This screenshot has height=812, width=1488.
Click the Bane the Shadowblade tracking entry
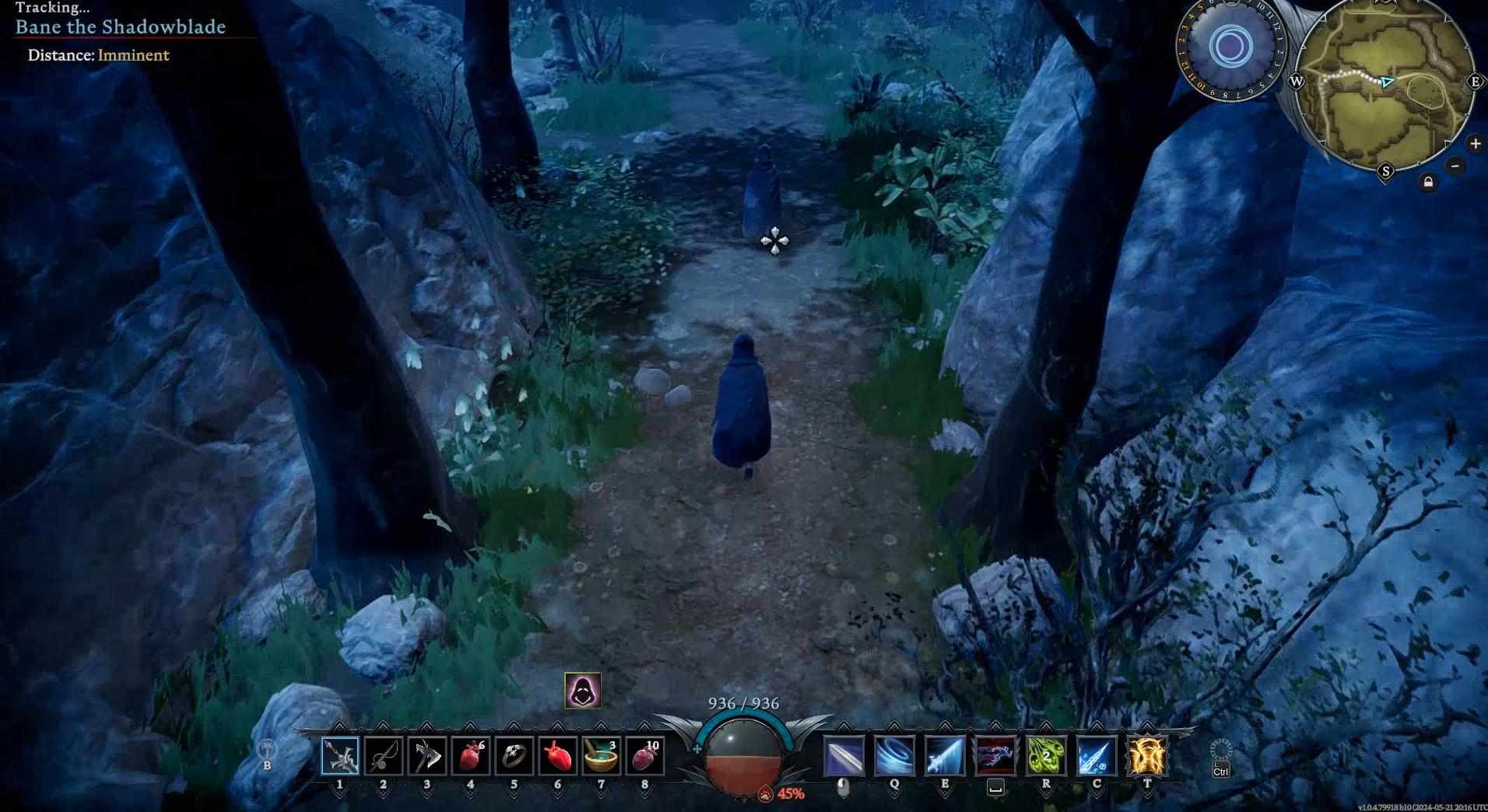click(x=121, y=27)
